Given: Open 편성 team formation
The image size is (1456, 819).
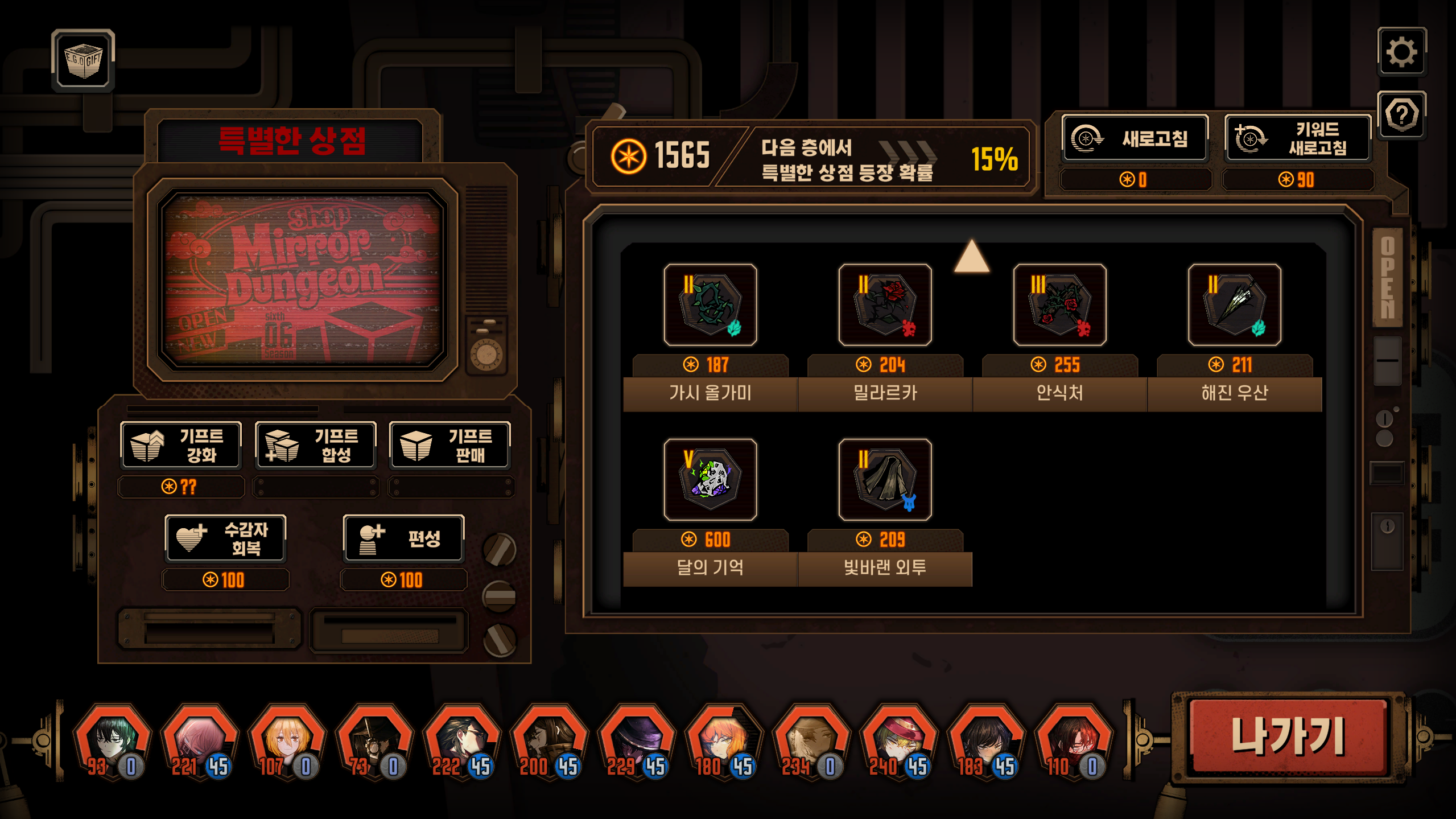Looking at the screenshot, I should (404, 538).
